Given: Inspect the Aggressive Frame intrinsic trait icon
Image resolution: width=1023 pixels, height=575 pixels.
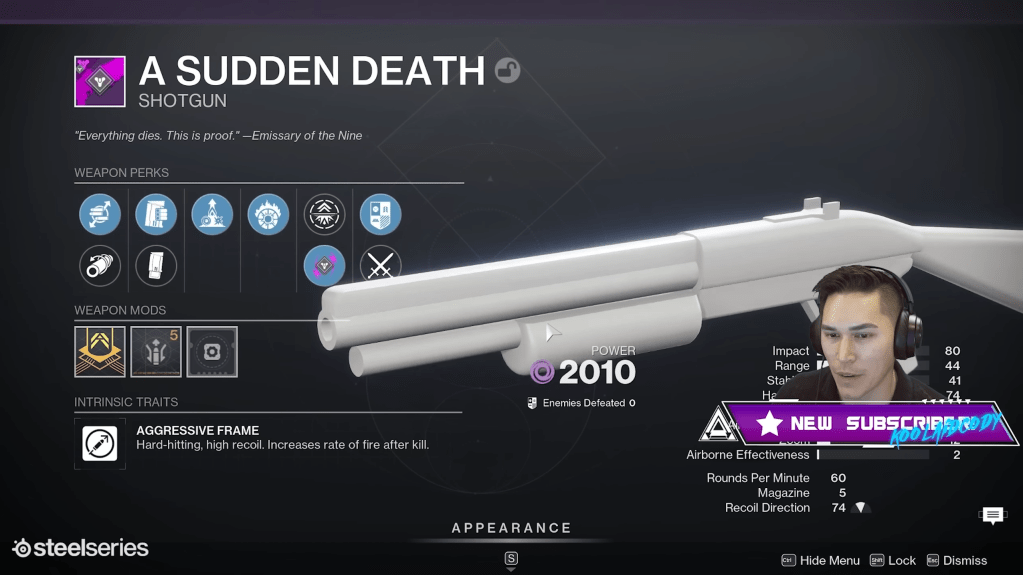Looking at the screenshot, I should pos(100,443).
